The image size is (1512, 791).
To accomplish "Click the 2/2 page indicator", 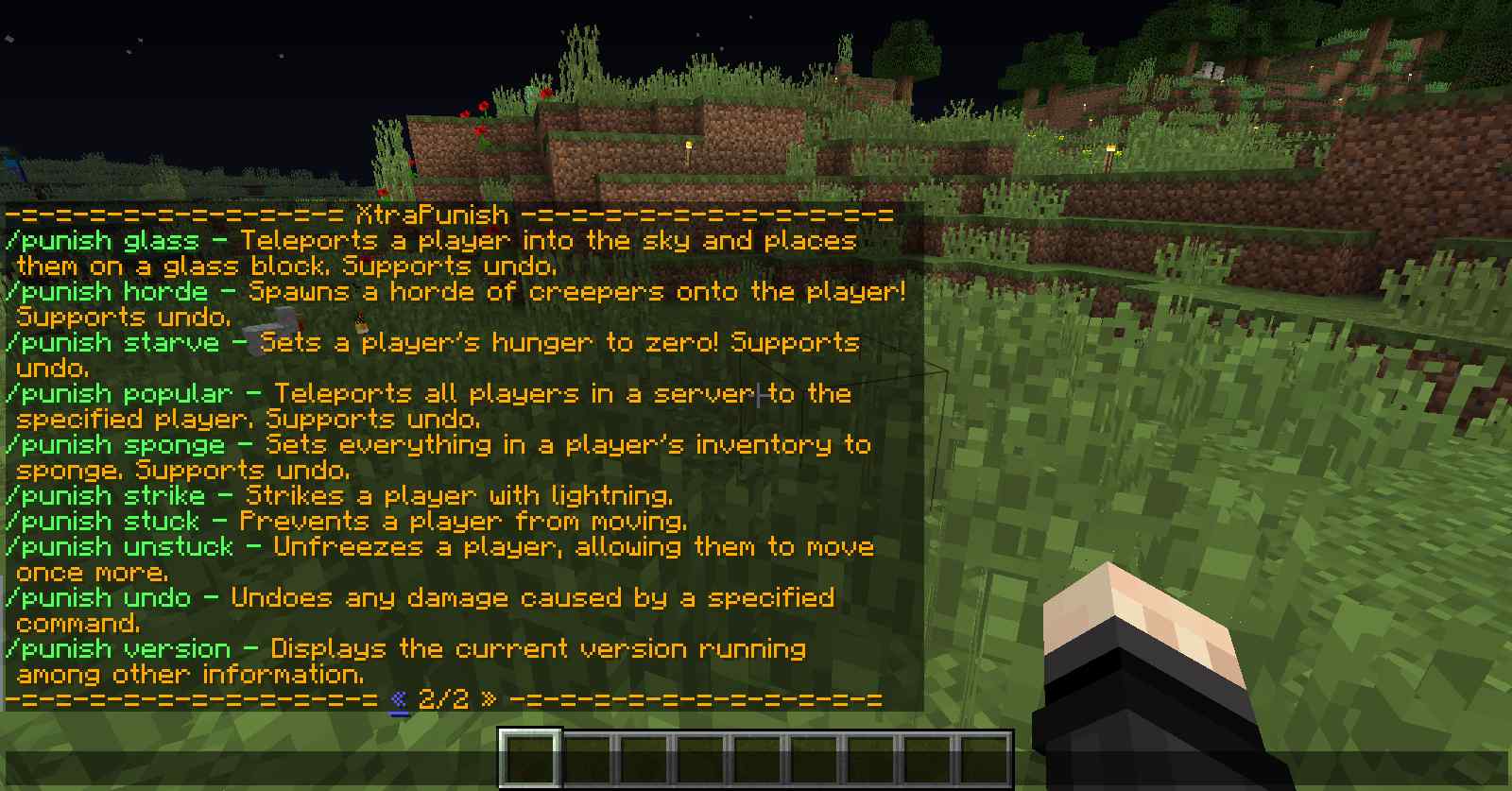I will click(x=440, y=700).
